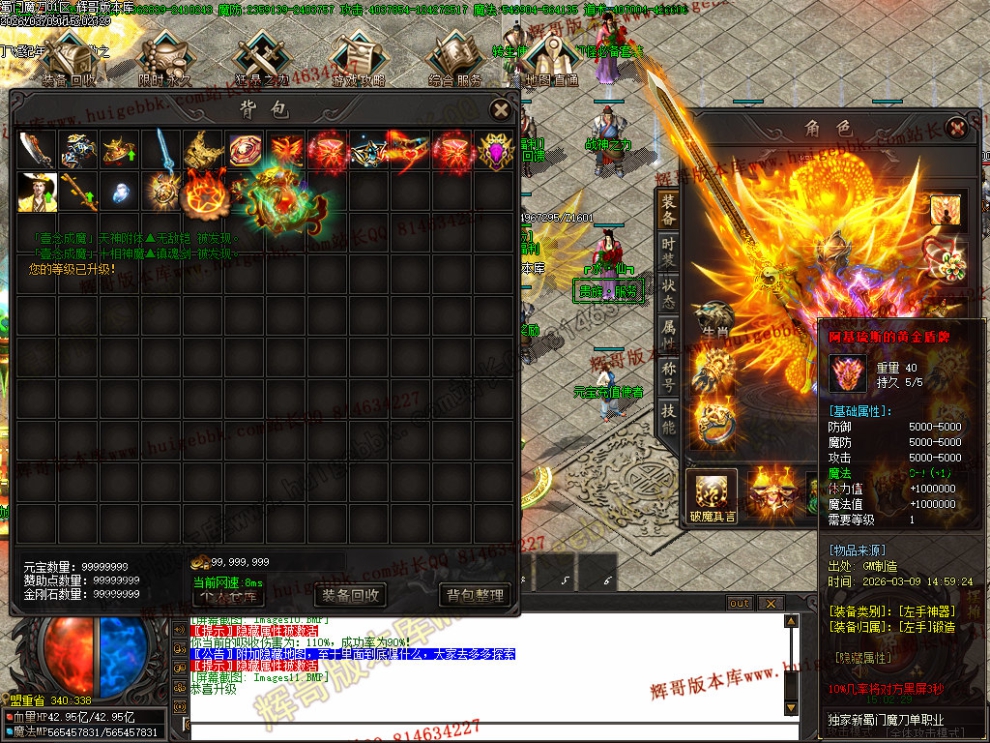The height and width of the screenshot is (743, 990).
Task: Open the 技能 skills tab
Action: coord(668,418)
